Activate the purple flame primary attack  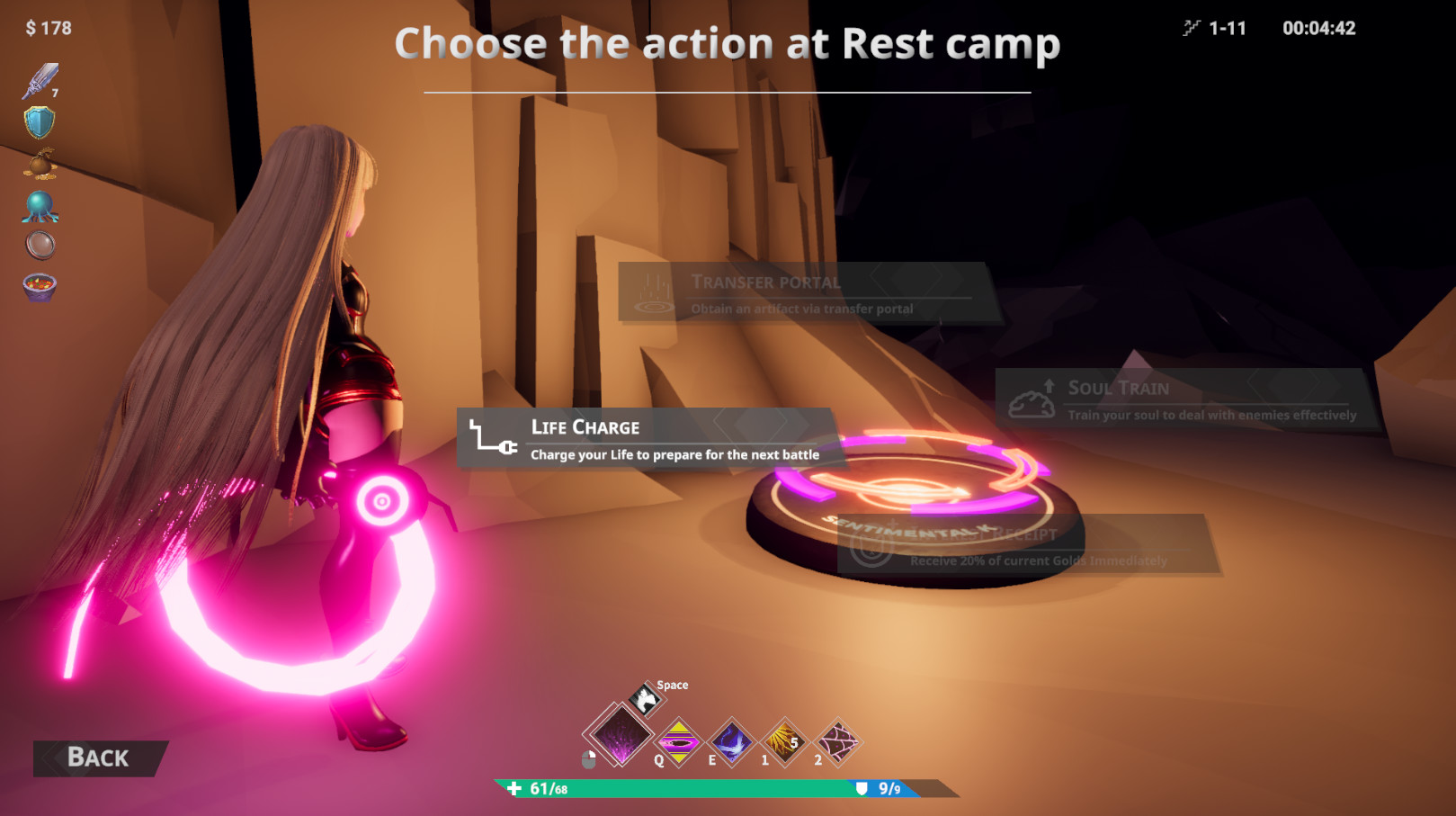pos(620,735)
